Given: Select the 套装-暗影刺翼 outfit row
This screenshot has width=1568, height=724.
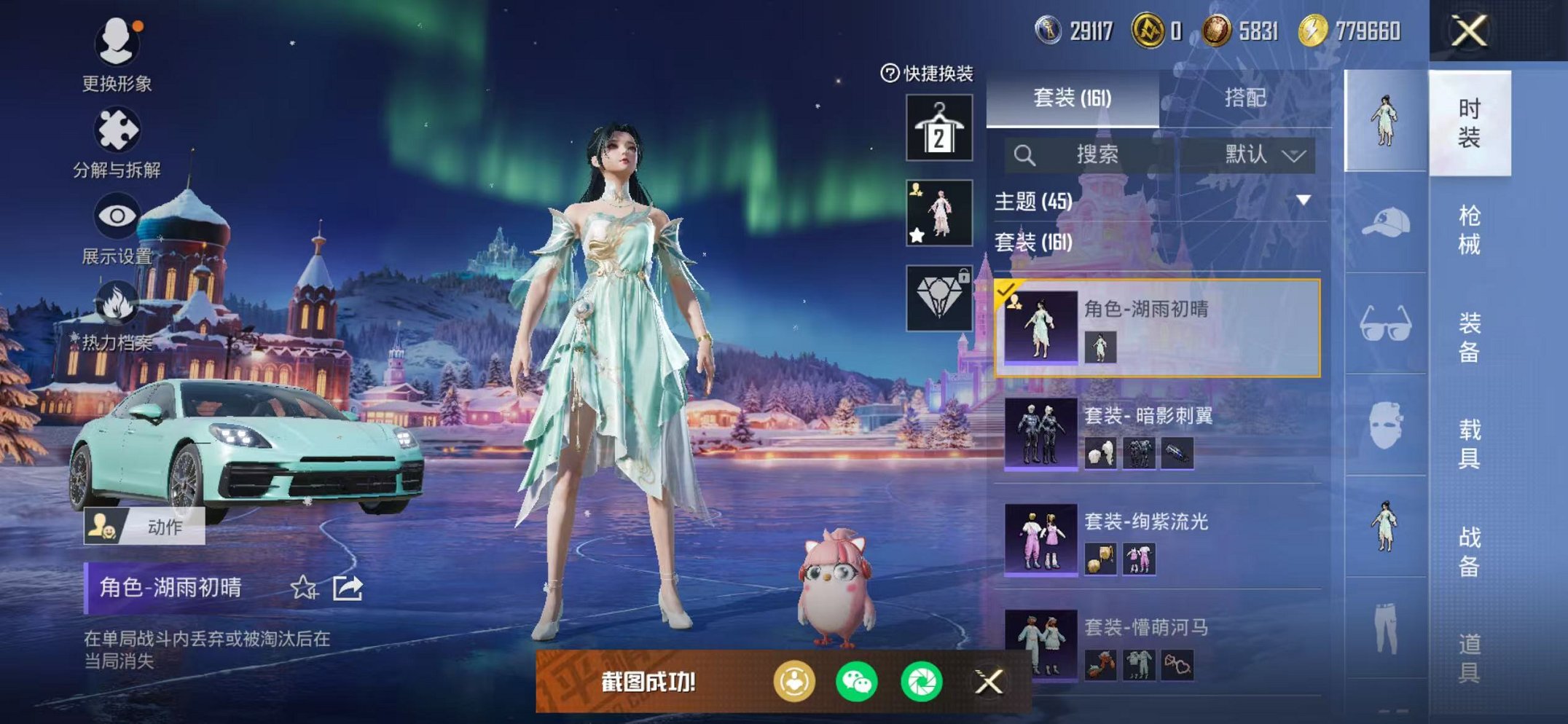Looking at the screenshot, I should [x=1159, y=433].
